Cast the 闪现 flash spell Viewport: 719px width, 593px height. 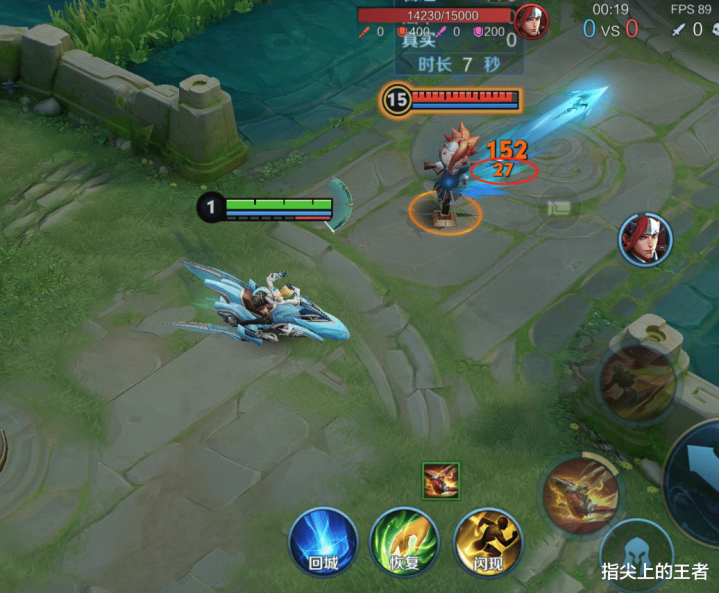487,543
